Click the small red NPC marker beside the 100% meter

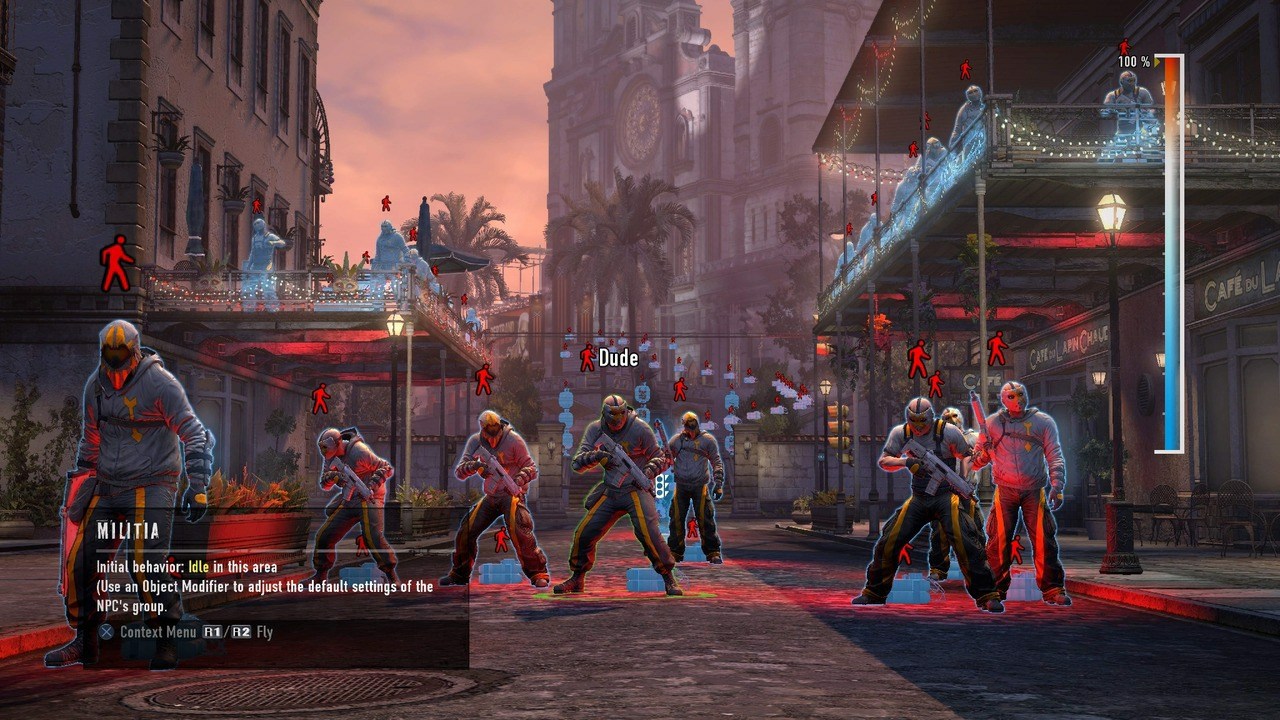tap(1124, 46)
